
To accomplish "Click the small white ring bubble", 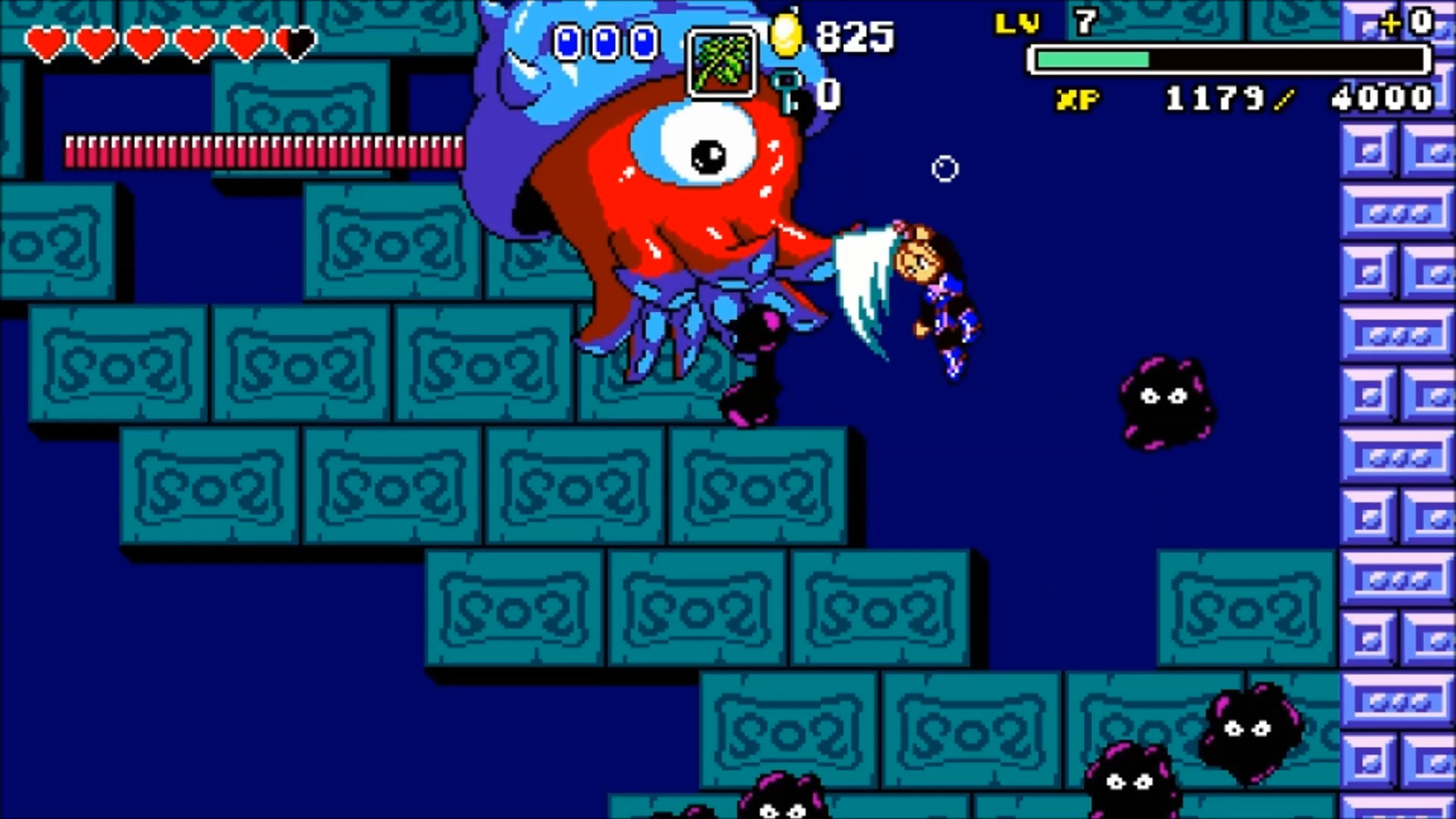I will pos(944,169).
